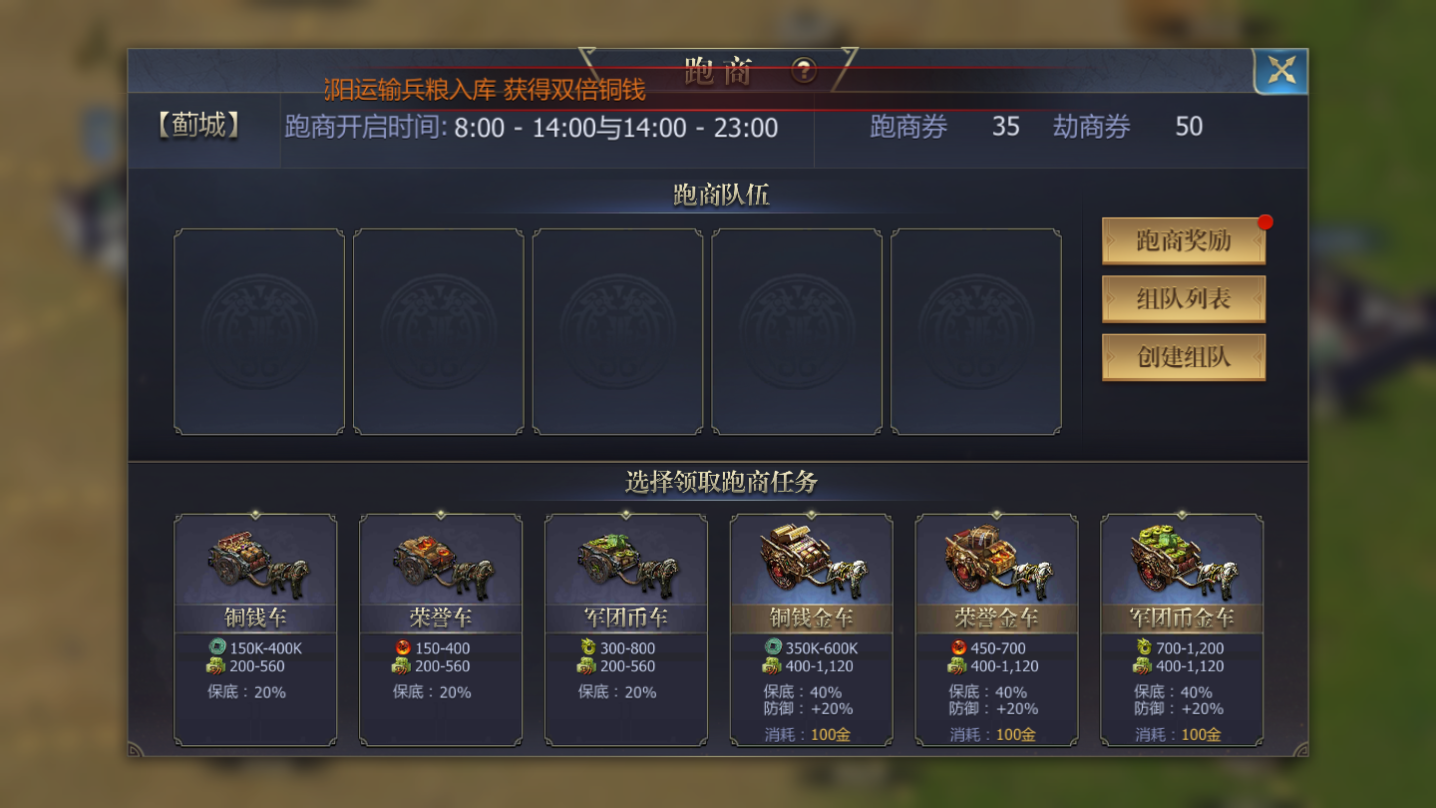Screen dimensions: 1436x808
Task: Select the first empty team slot
Action: 259,331
